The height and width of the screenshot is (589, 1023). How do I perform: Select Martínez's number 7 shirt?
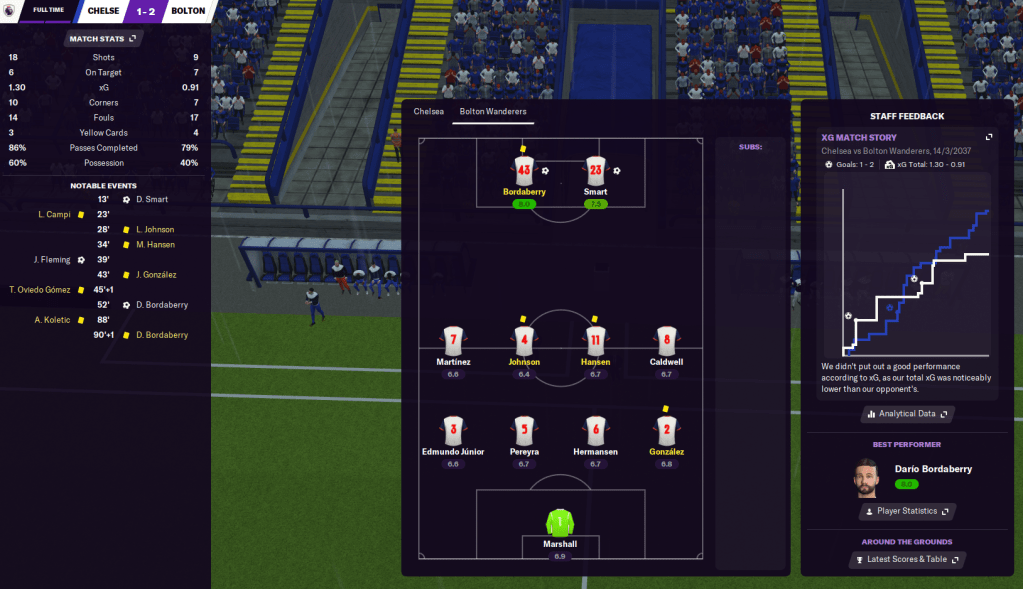click(453, 338)
